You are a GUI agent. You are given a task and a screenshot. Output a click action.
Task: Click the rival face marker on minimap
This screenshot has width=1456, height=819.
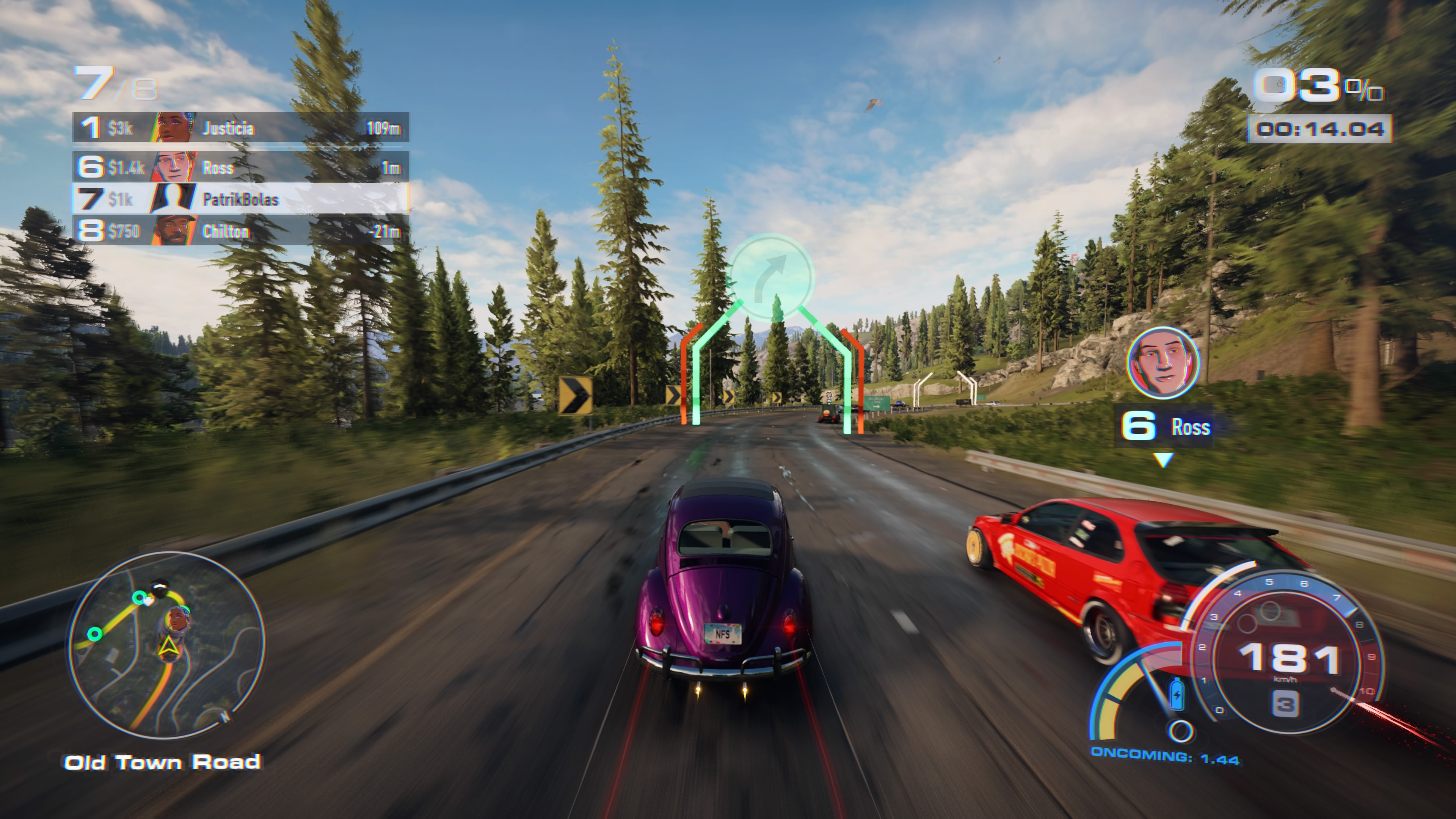point(177,620)
